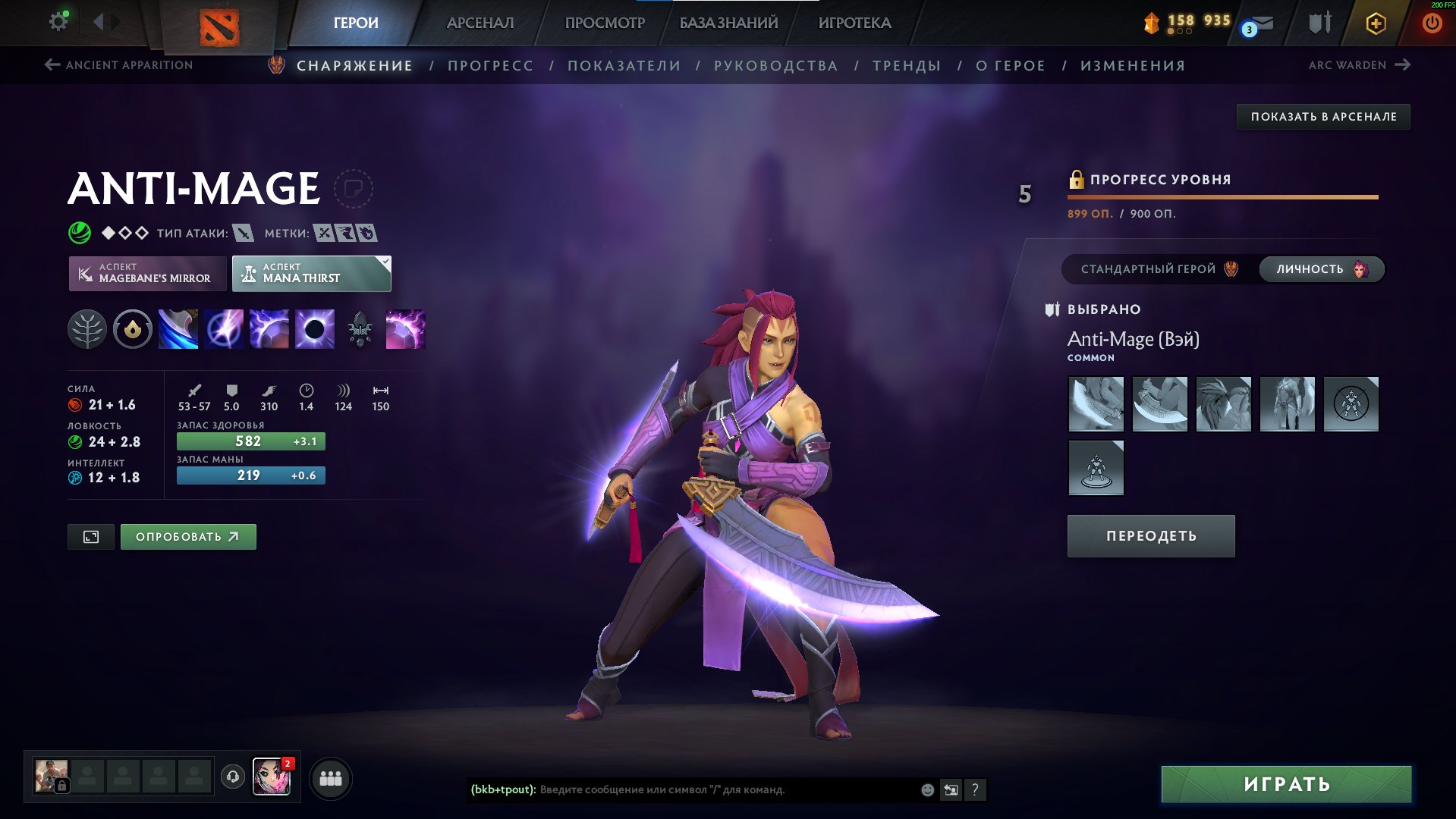Click the friends list icon near chat
Viewport: 1456px width, 819px height.
pos(329,776)
